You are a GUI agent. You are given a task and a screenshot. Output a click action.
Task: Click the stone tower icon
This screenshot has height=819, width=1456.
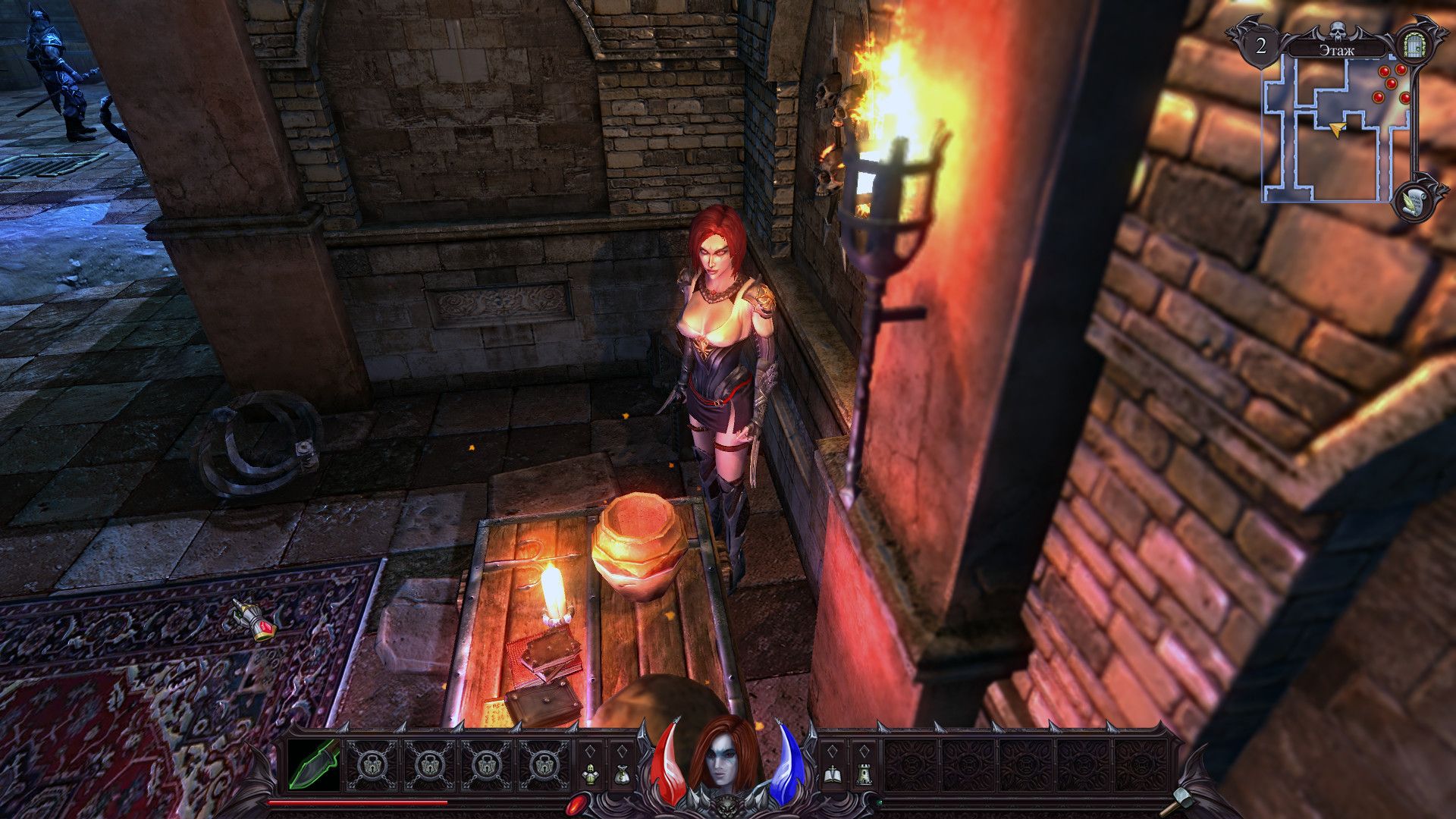862,774
